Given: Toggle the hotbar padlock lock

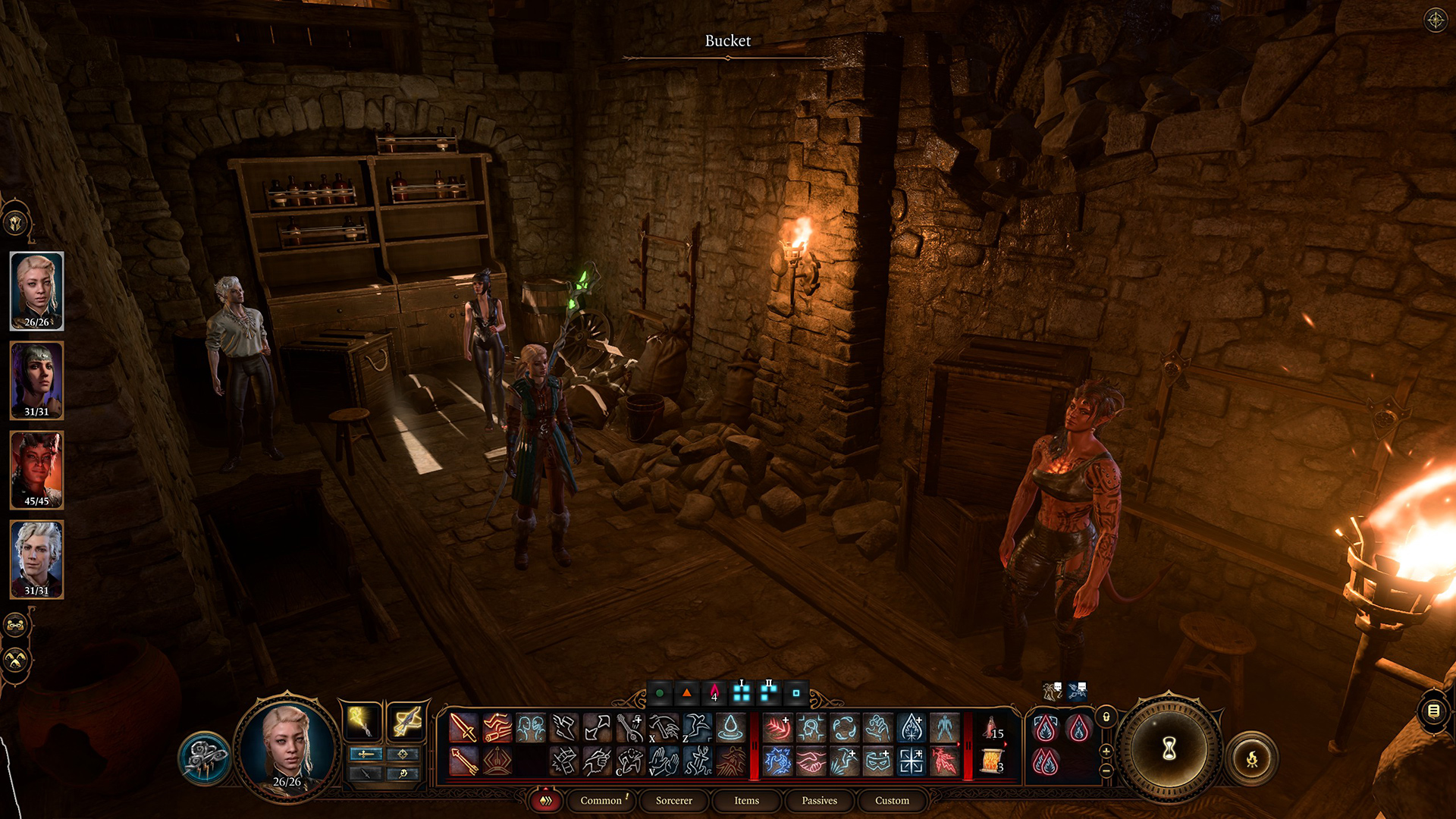Looking at the screenshot, I should 1106,717.
